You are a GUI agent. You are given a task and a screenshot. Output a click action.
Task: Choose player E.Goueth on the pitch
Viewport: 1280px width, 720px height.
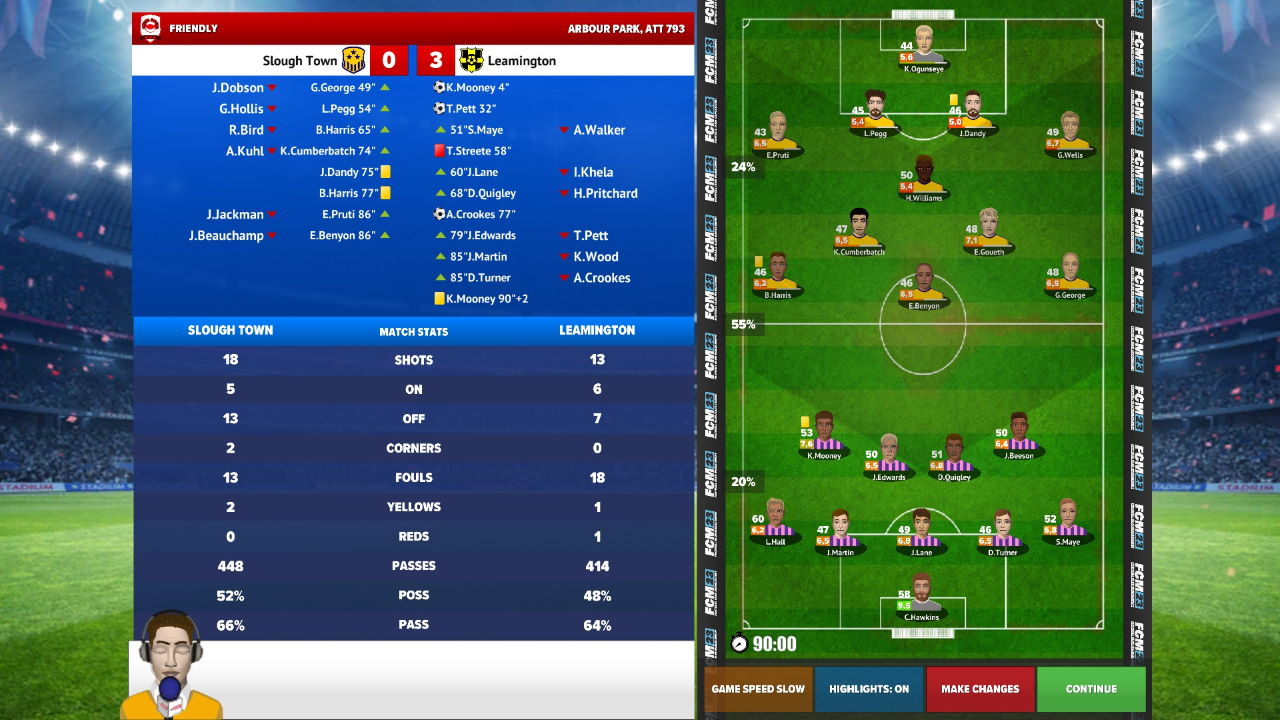pos(989,230)
